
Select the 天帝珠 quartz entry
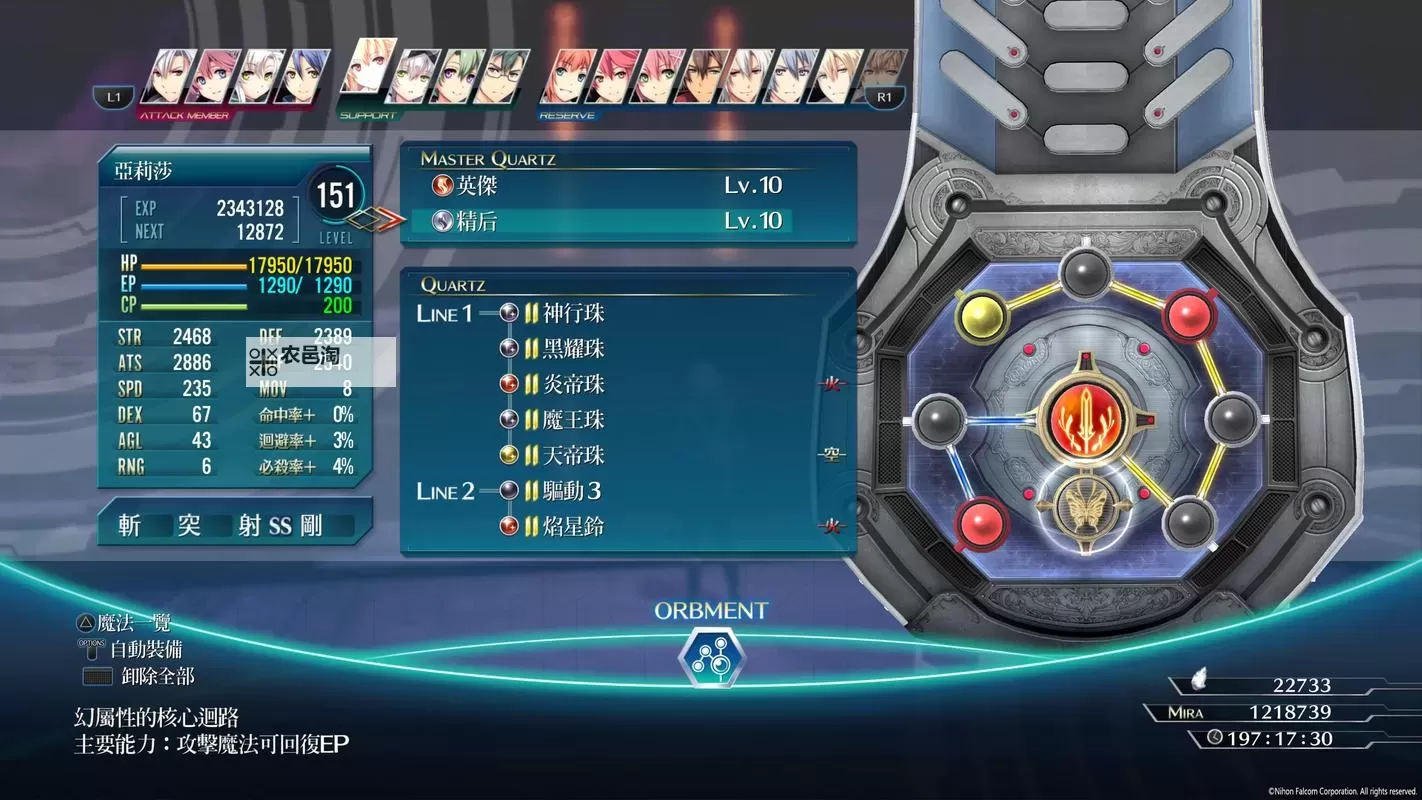(x=573, y=456)
